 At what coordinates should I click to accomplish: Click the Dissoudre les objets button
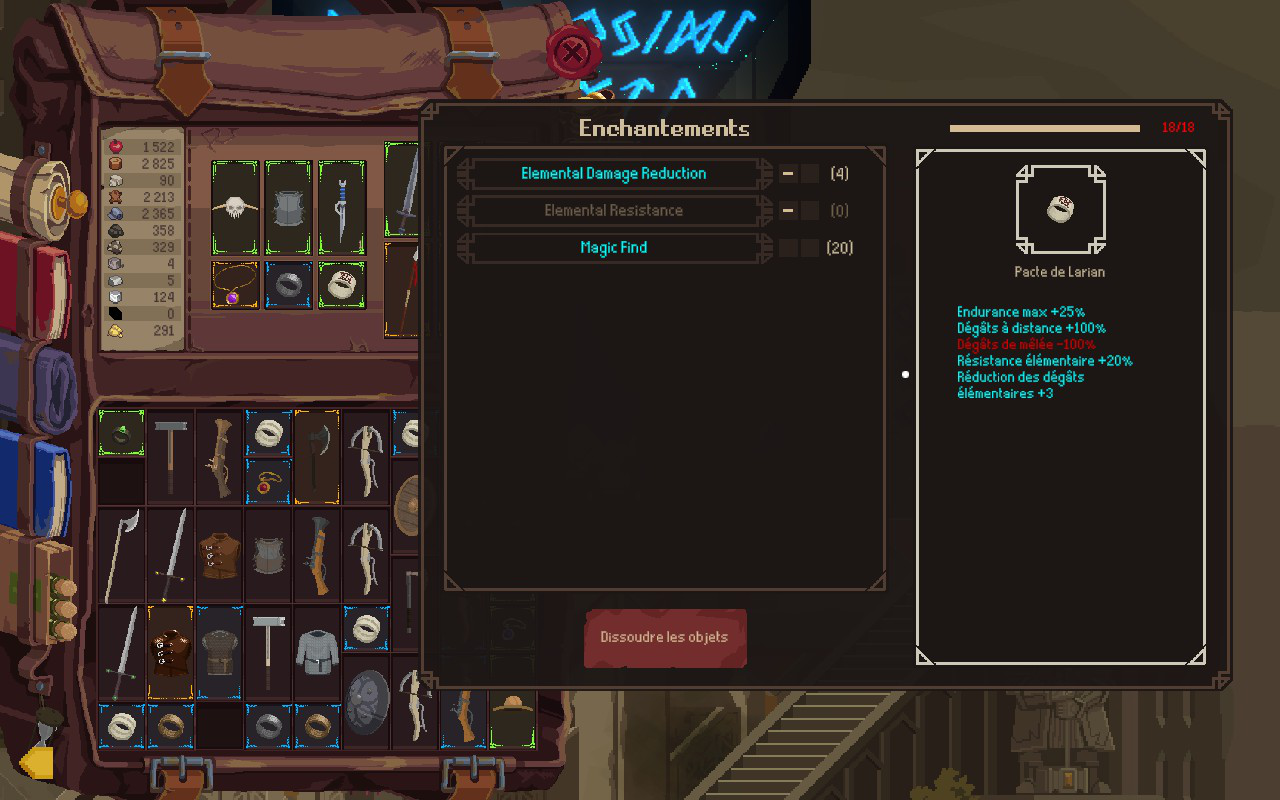coord(665,638)
